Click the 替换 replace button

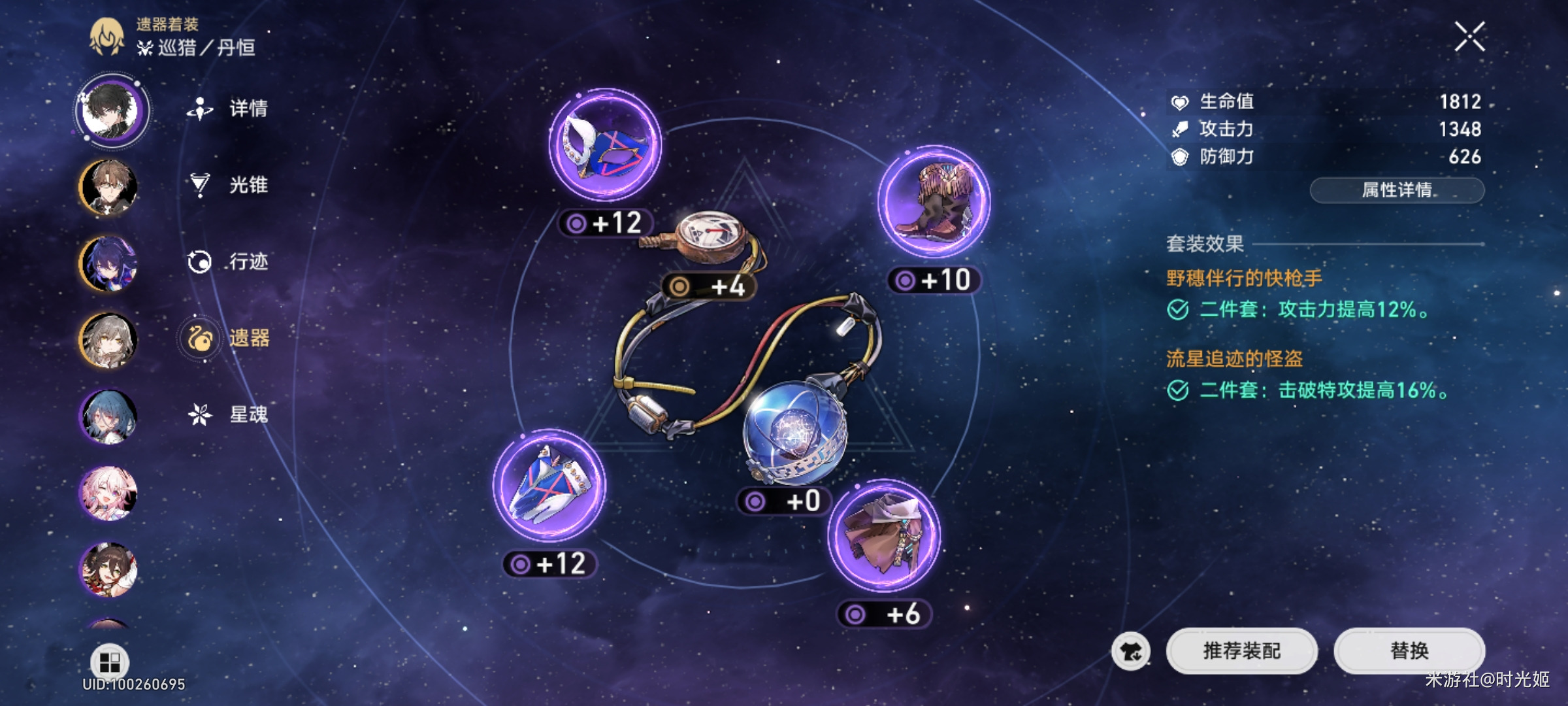pyautogui.click(x=1409, y=650)
